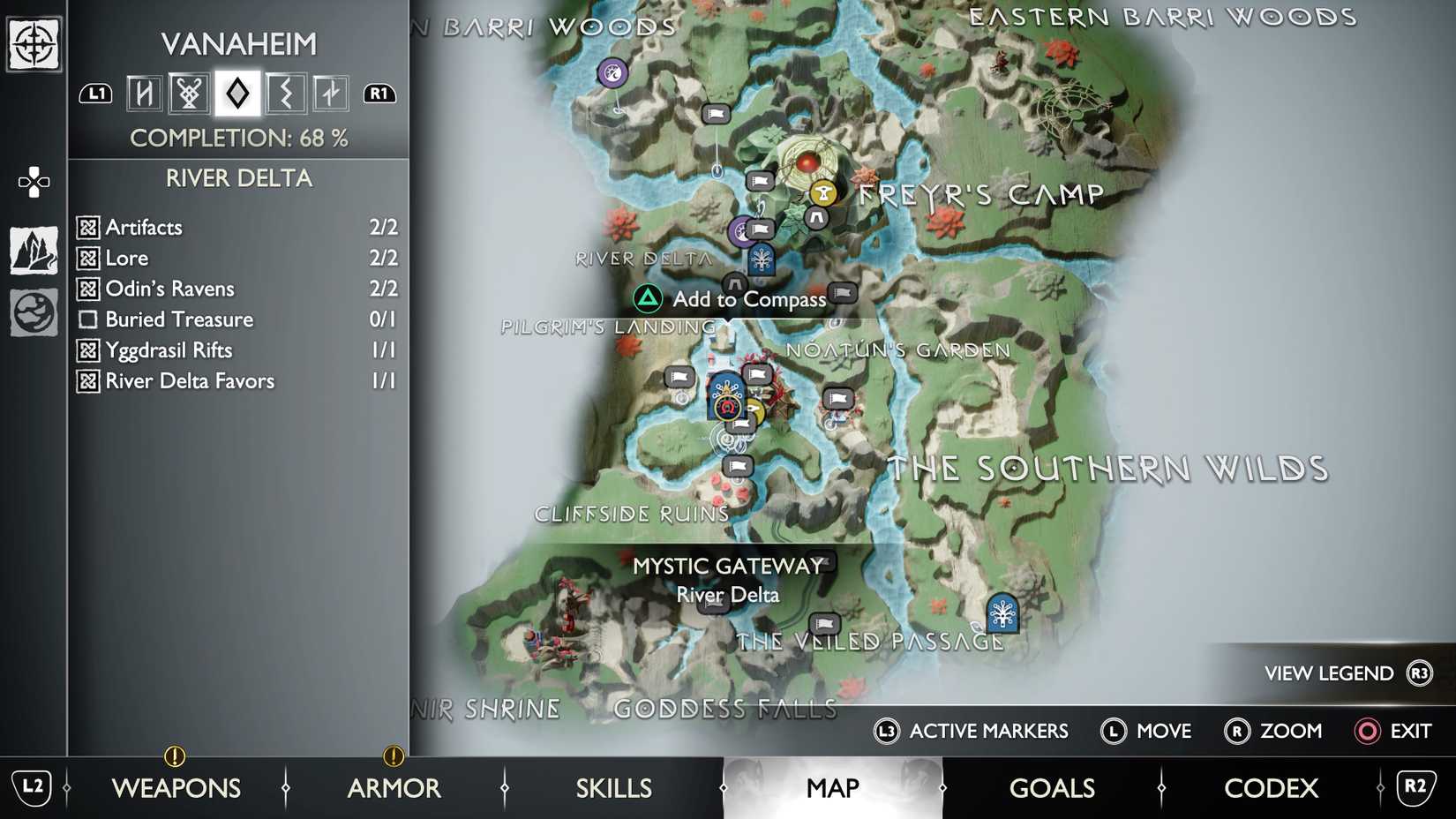This screenshot has width=1456, height=819.
Task: Select the compass icon in the left sidebar
Action: coord(33,41)
